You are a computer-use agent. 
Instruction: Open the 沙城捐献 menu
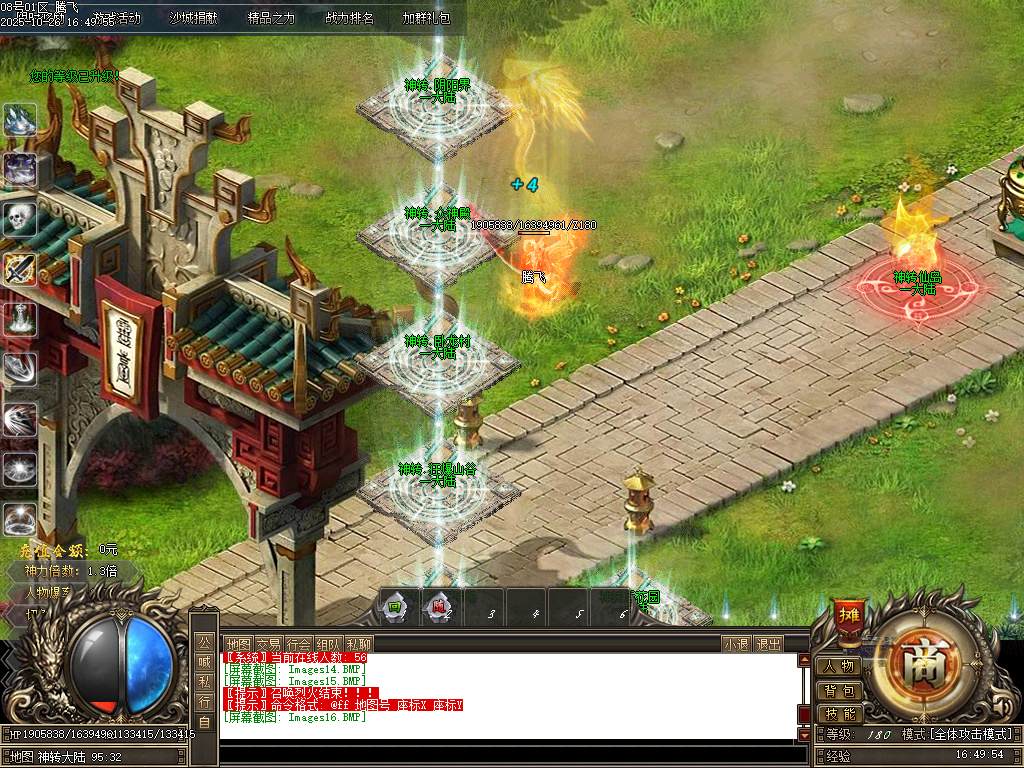(193, 18)
